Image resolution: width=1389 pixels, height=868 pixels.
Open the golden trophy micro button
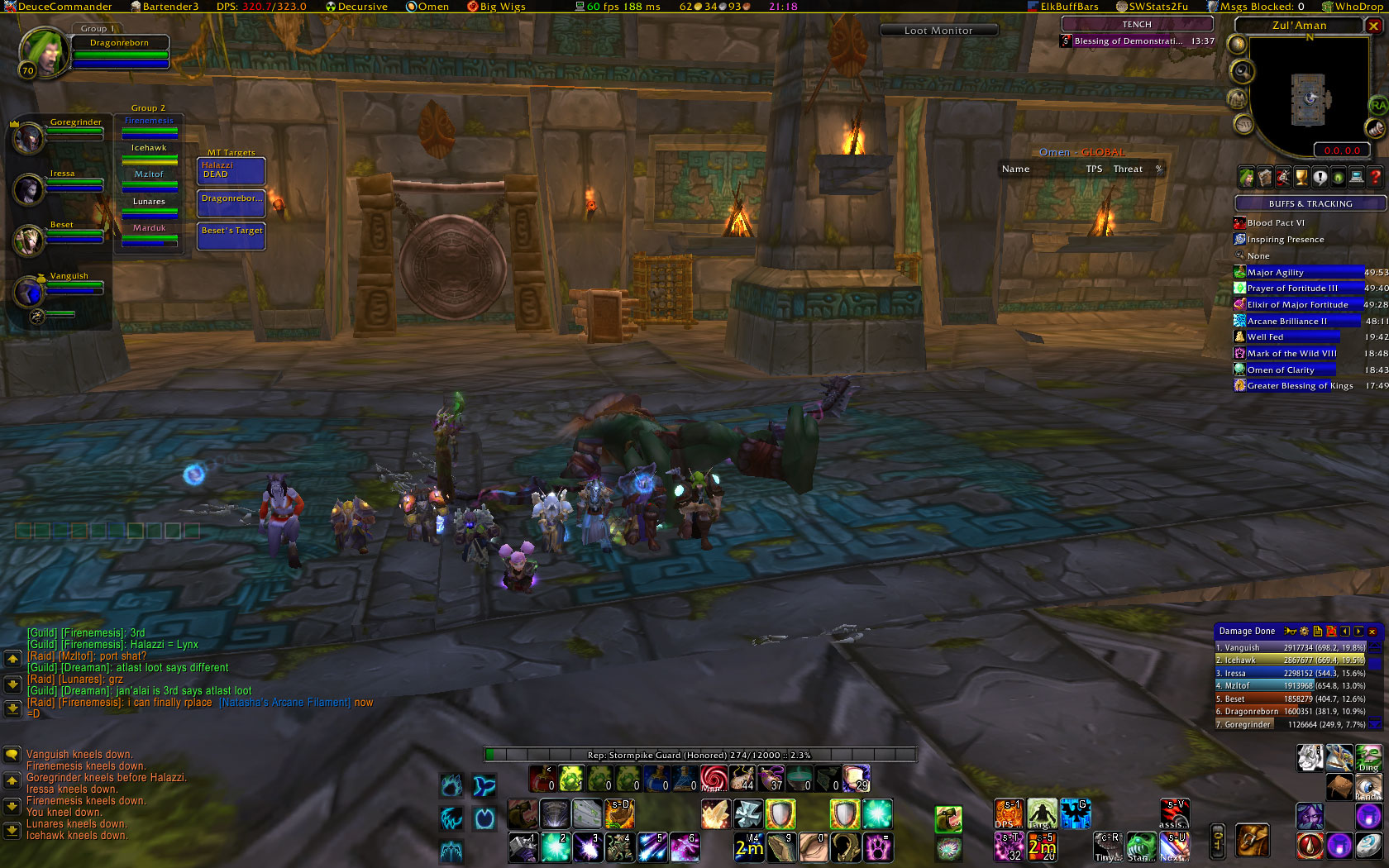coord(1301,177)
